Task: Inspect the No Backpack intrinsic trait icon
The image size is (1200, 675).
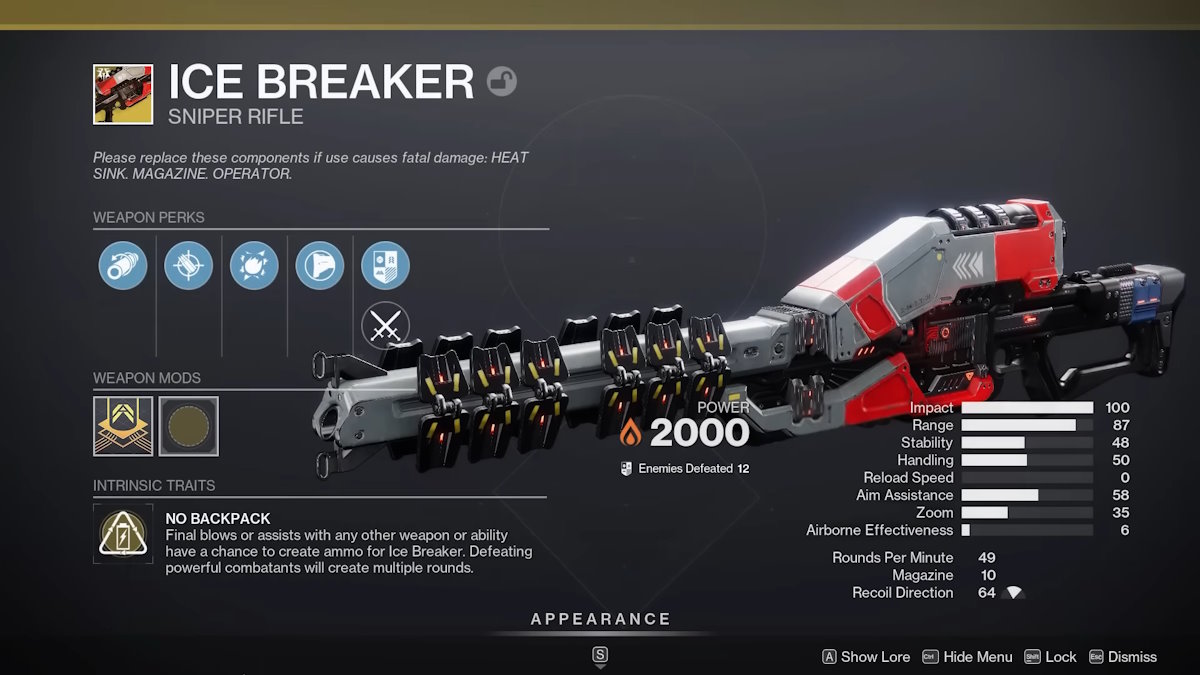Action: coord(123,533)
